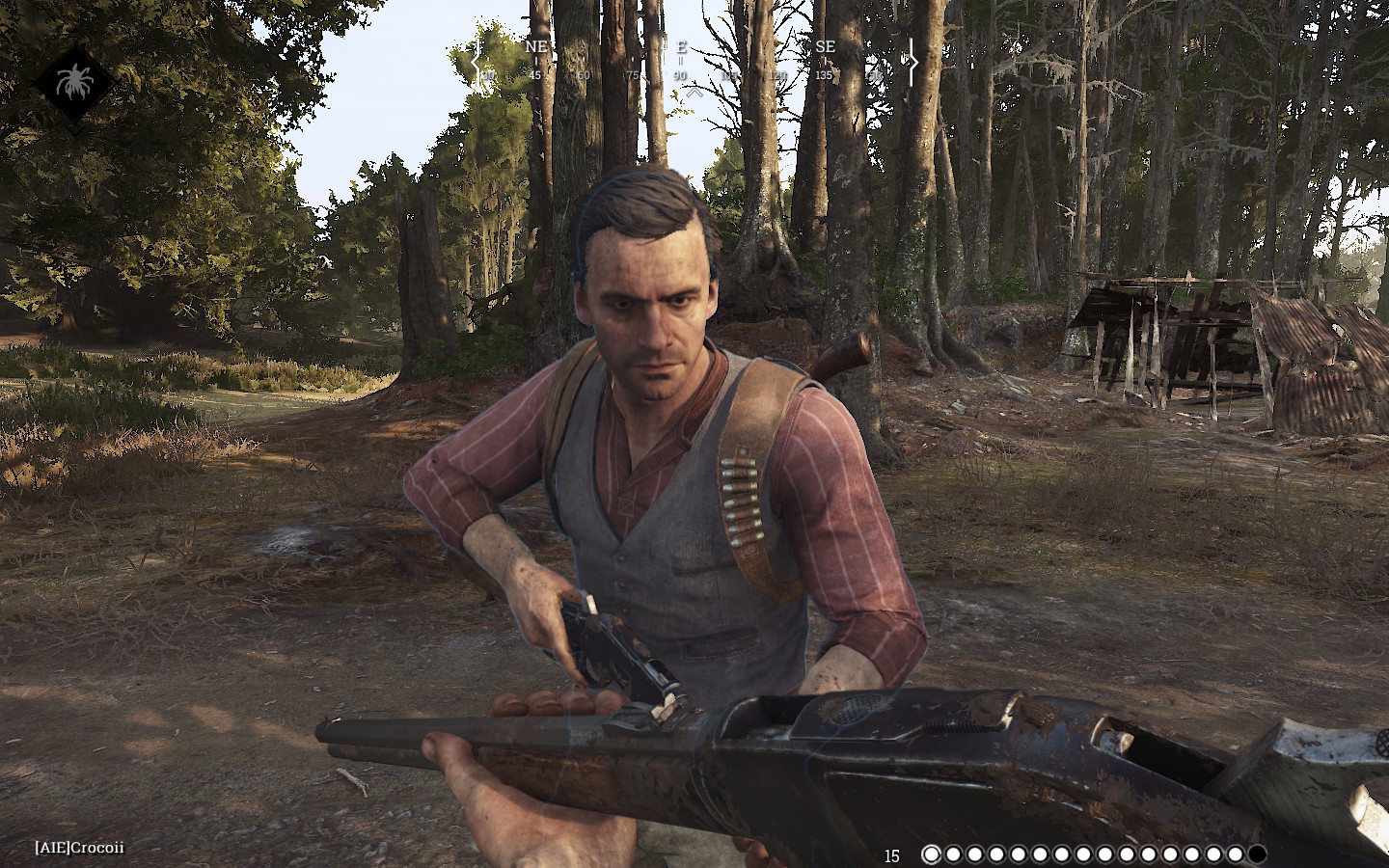Select the compass heading bar

pos(694,62)
